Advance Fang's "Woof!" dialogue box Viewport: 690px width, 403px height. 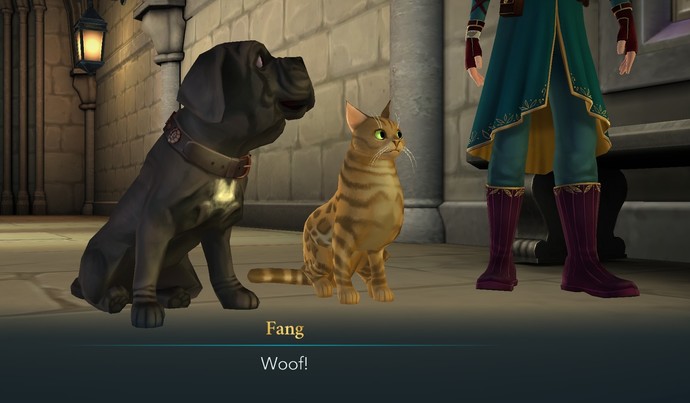click(284, 362)
